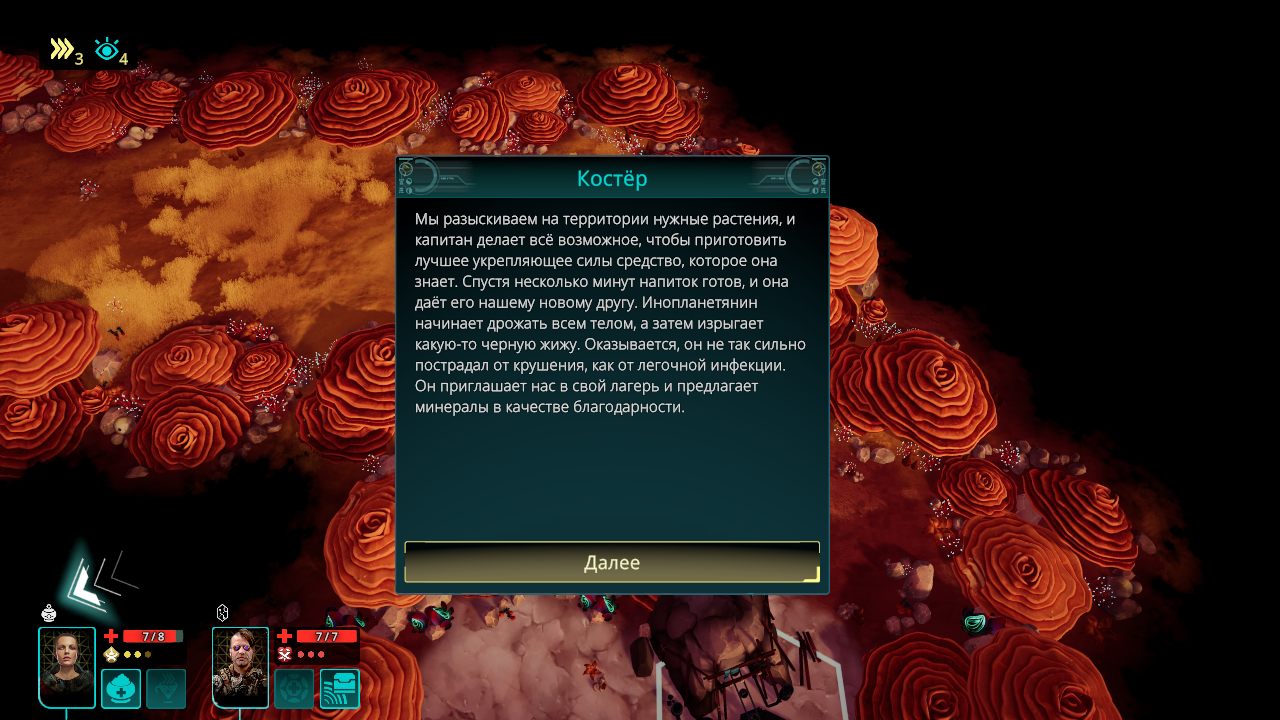The width and height of the screenshot is (1280, 720).
Task: Activate the dimmed steaming cup ability
Action: (x=166, y=688)
